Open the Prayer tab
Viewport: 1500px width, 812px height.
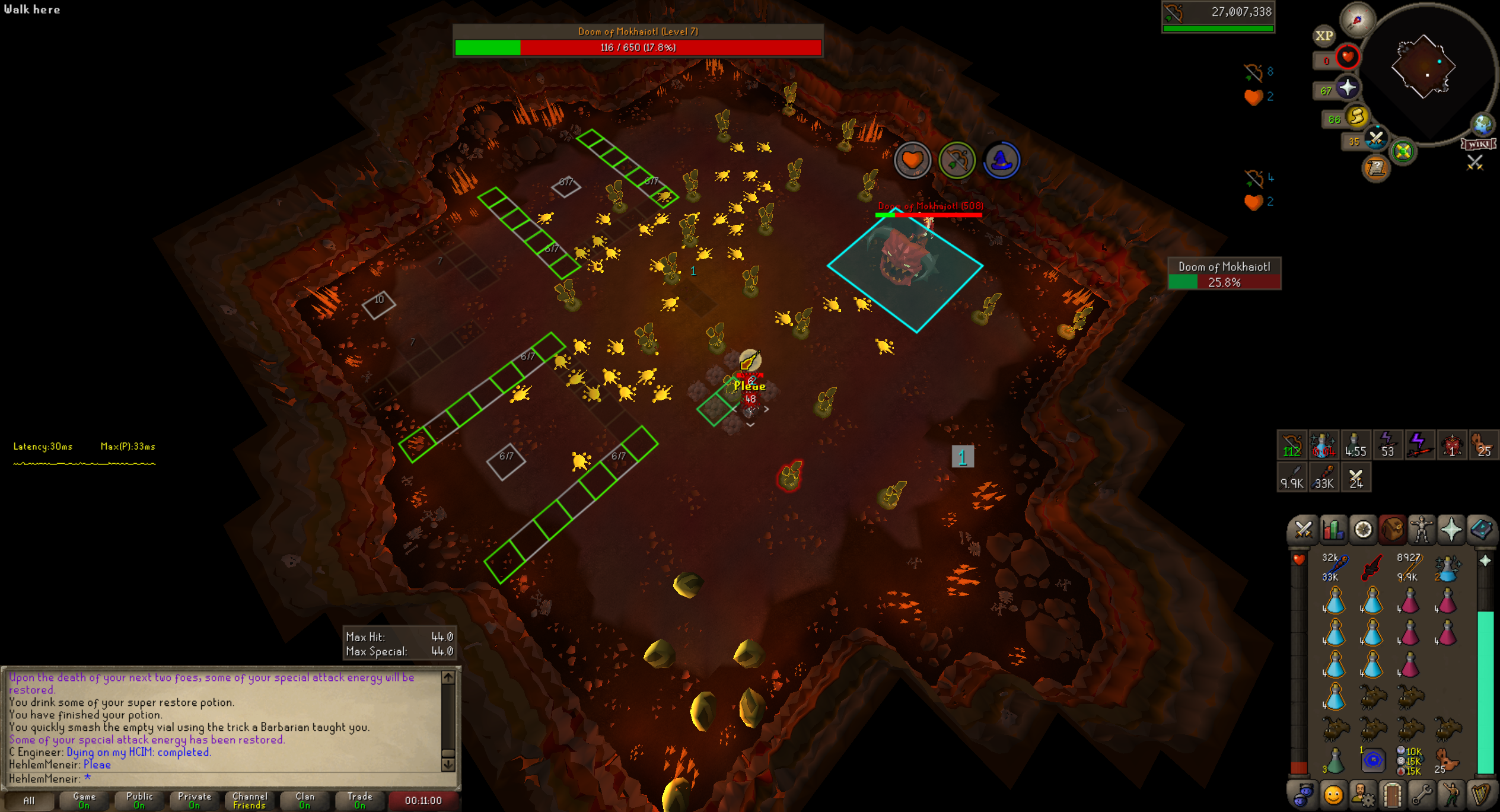[1451, 530]
